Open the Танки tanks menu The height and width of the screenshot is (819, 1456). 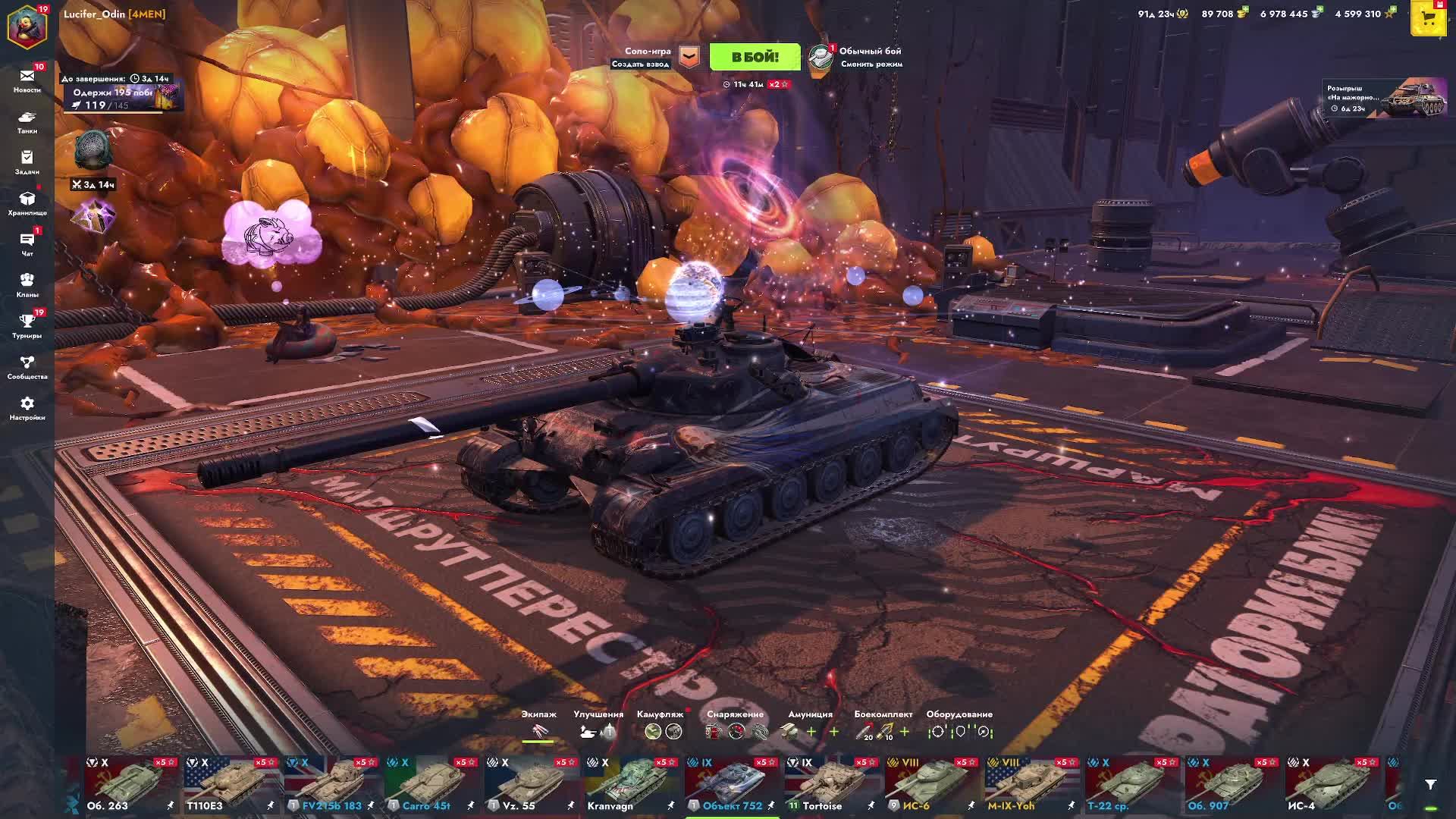click(27, 121)
